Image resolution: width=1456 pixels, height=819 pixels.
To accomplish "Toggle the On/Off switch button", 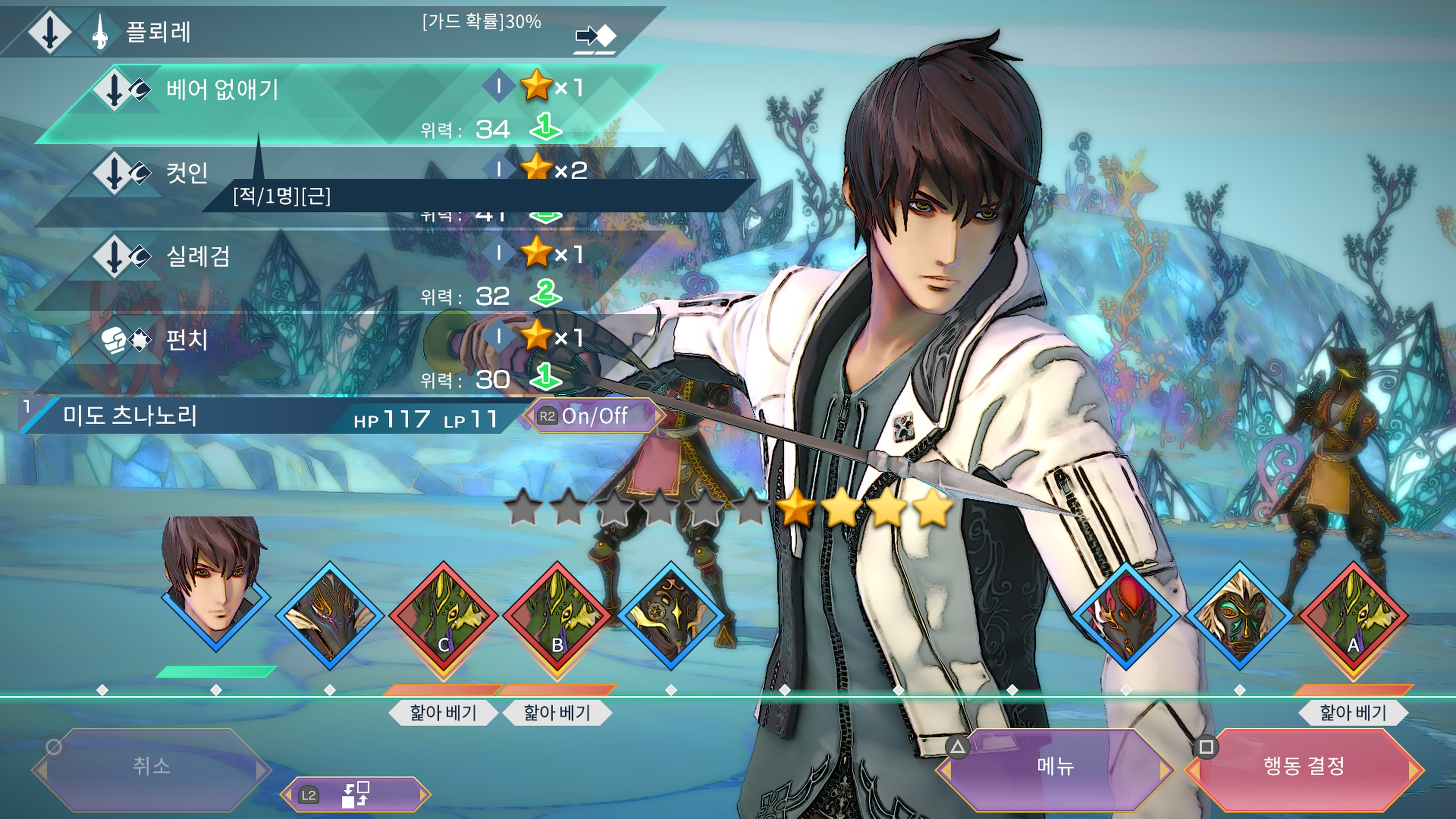I will (593, 417).
